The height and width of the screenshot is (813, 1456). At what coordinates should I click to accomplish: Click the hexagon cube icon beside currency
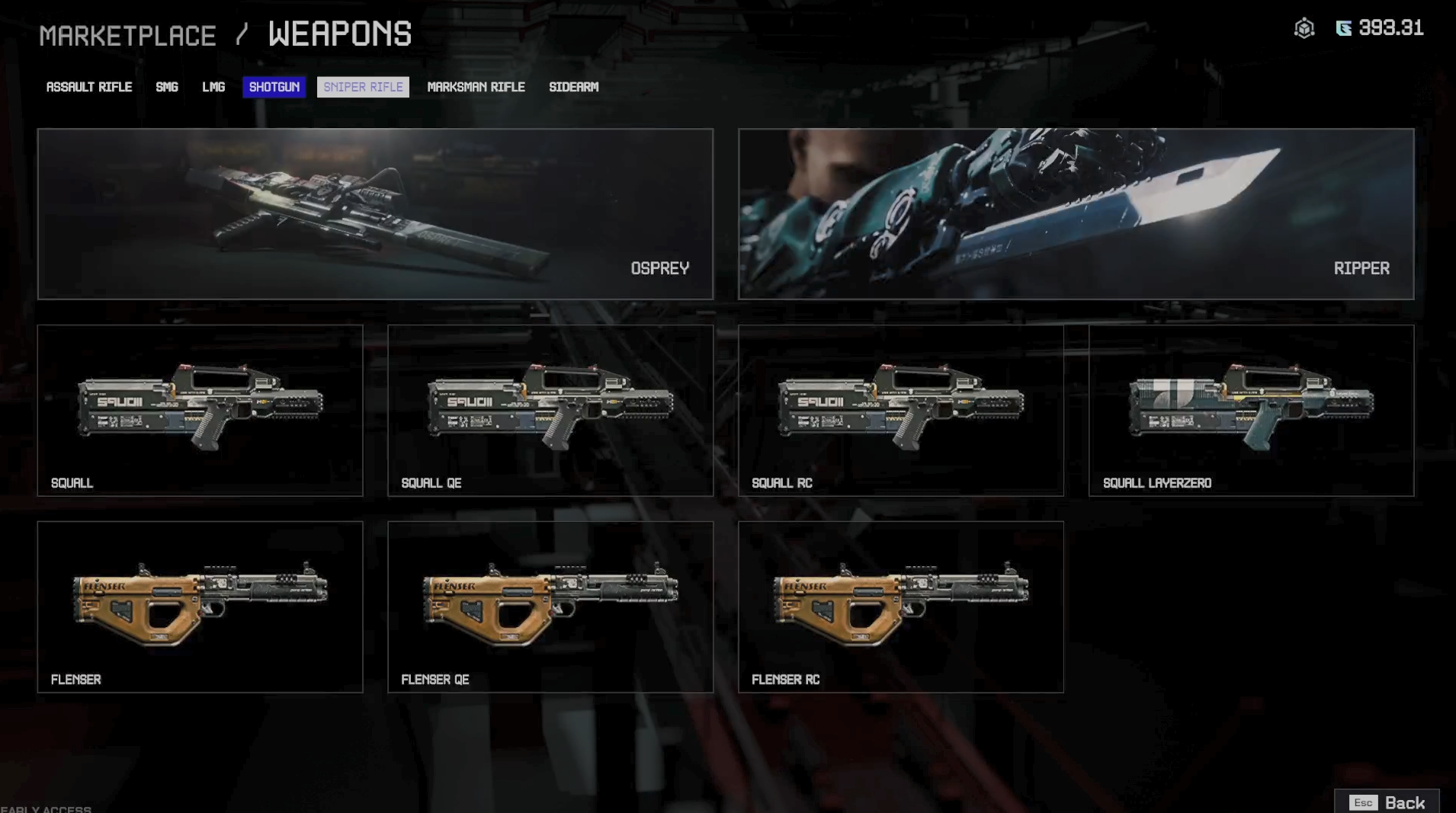[x=1304, y=29]
